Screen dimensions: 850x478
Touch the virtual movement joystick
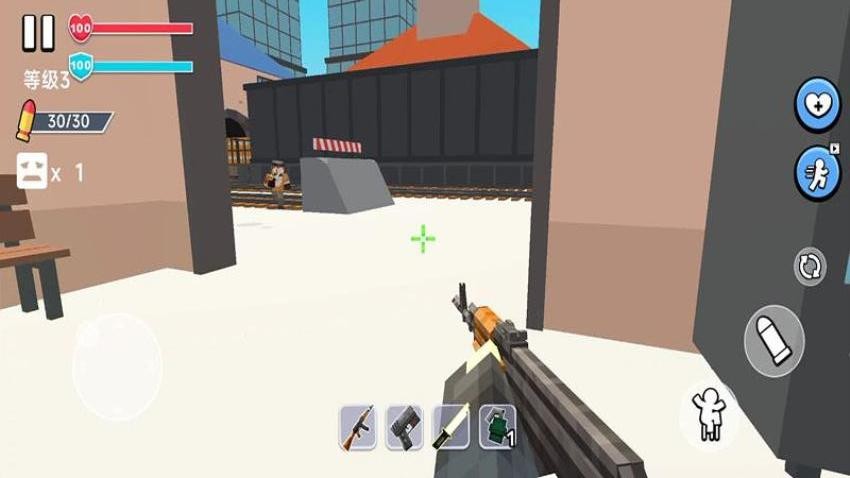116,367
